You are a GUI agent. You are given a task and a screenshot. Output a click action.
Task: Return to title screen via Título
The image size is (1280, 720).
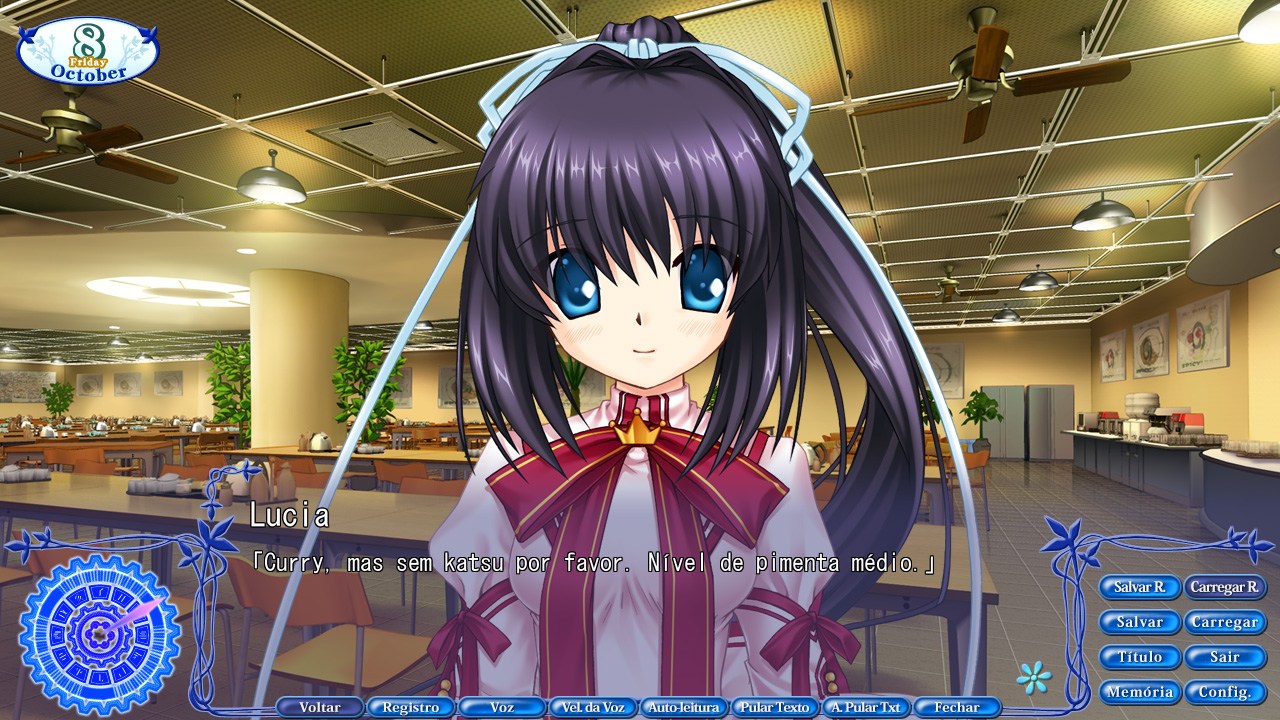click(1140, 657)
